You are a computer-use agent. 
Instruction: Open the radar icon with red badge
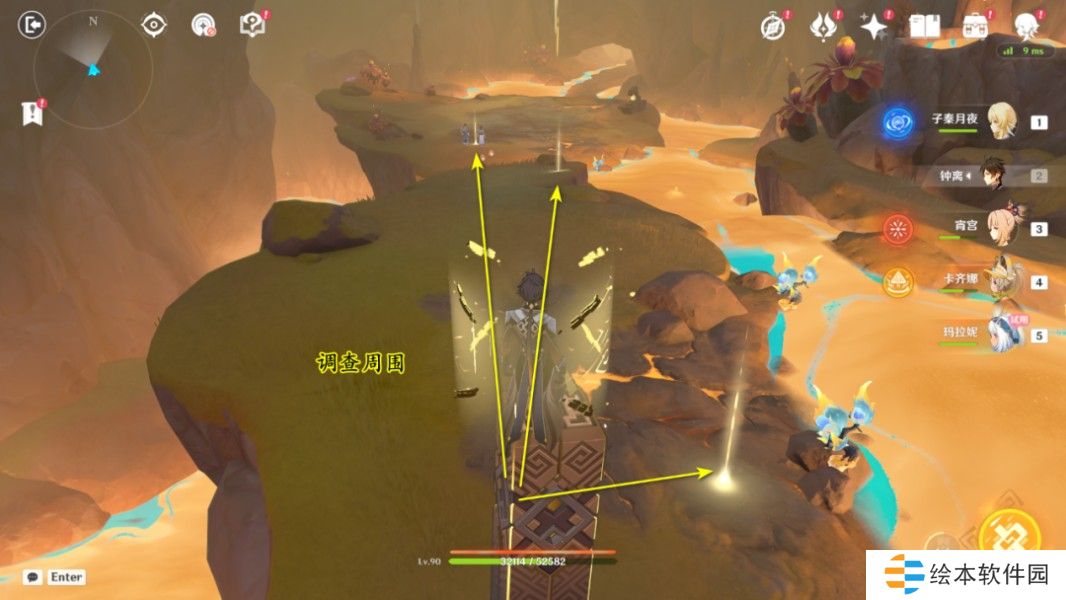pos(204,25)
